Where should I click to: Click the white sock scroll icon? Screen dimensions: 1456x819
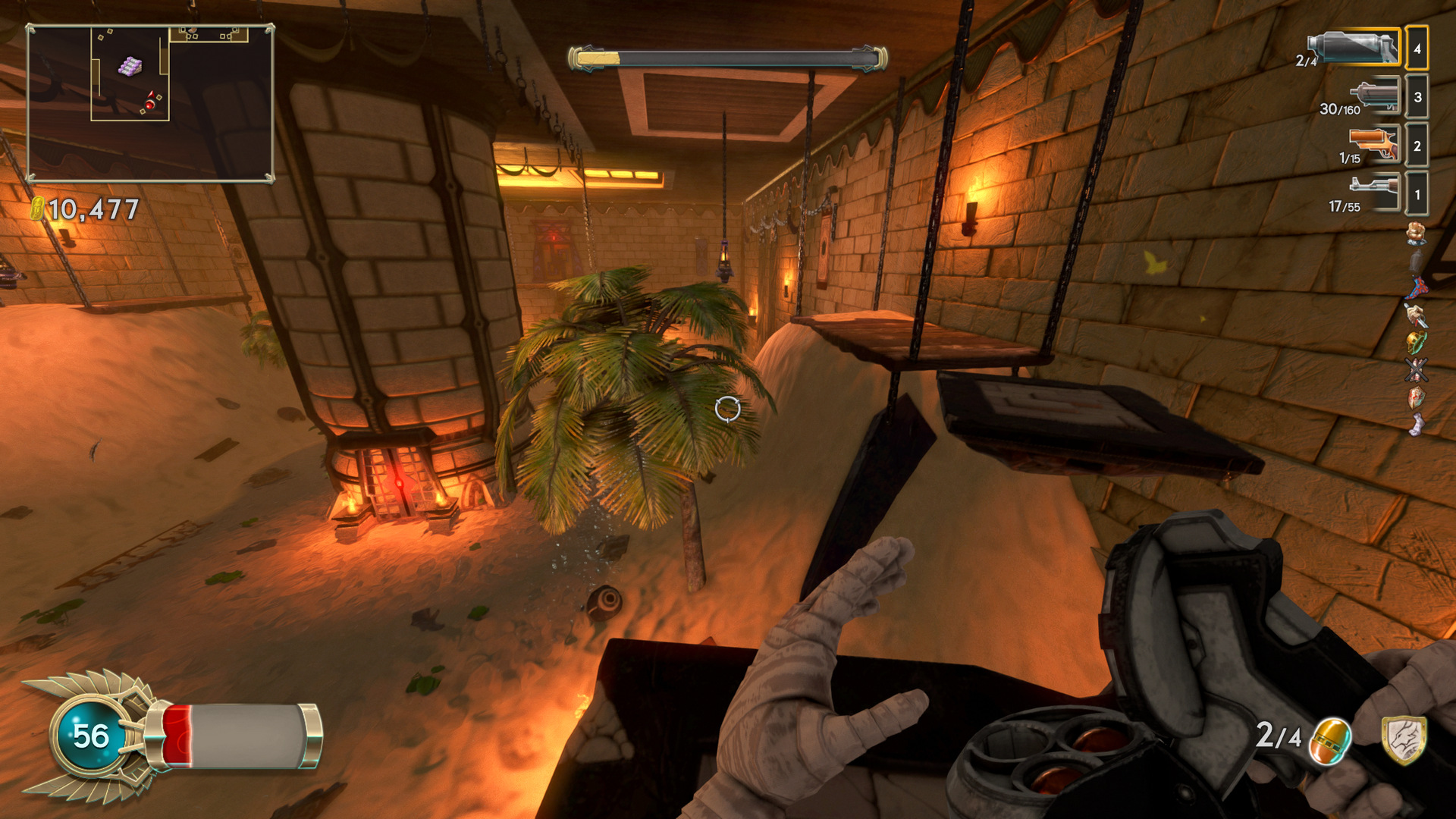click(x=1416, y=424)
